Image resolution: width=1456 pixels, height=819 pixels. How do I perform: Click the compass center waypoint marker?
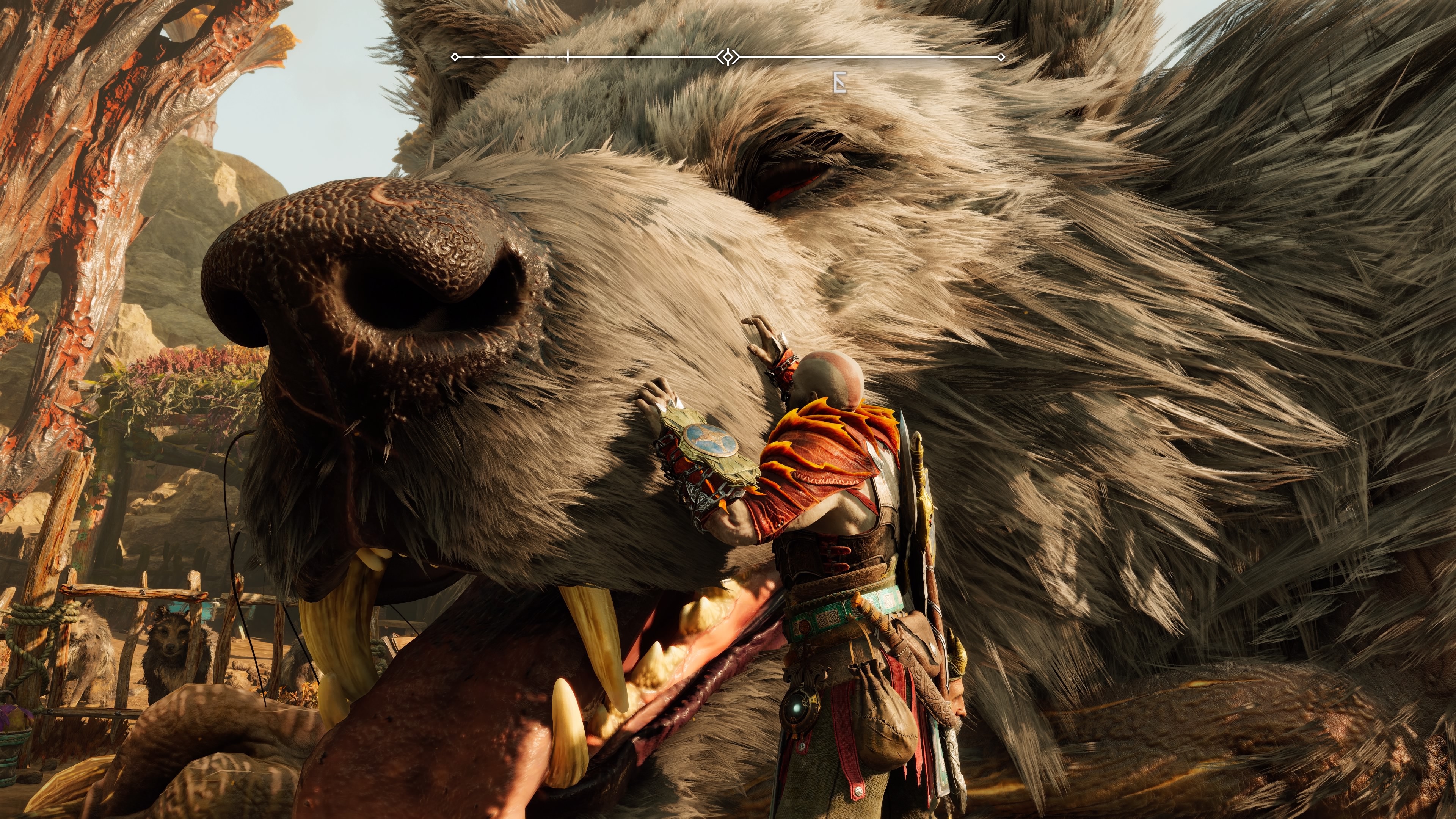pos(728,56)
